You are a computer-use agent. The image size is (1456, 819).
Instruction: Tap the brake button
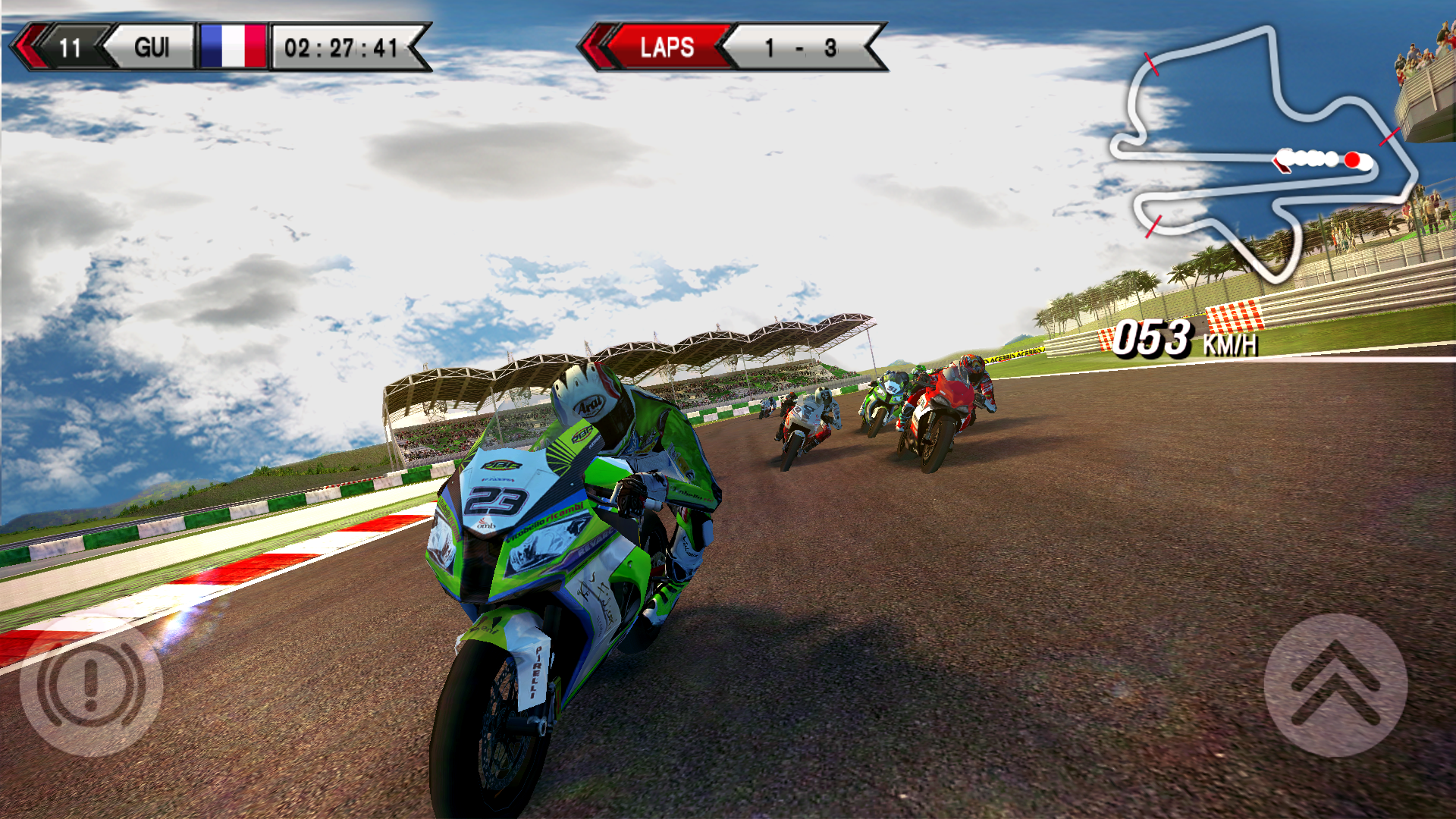click(x=91, y=685)
